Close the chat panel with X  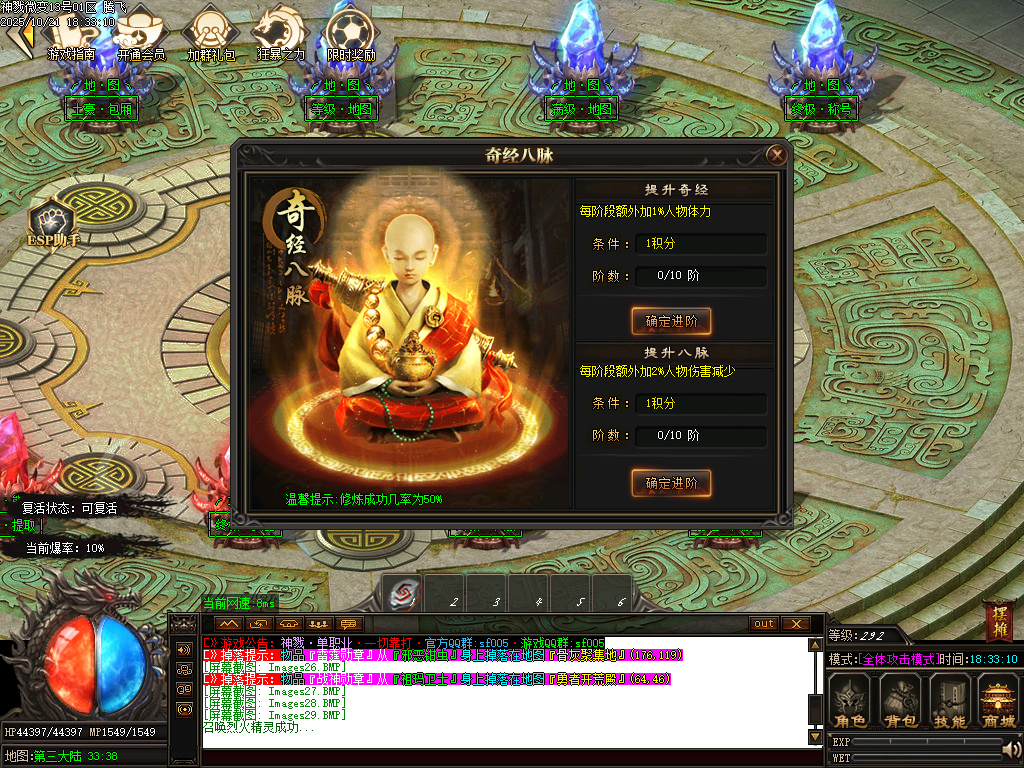(x=795, y=624)
